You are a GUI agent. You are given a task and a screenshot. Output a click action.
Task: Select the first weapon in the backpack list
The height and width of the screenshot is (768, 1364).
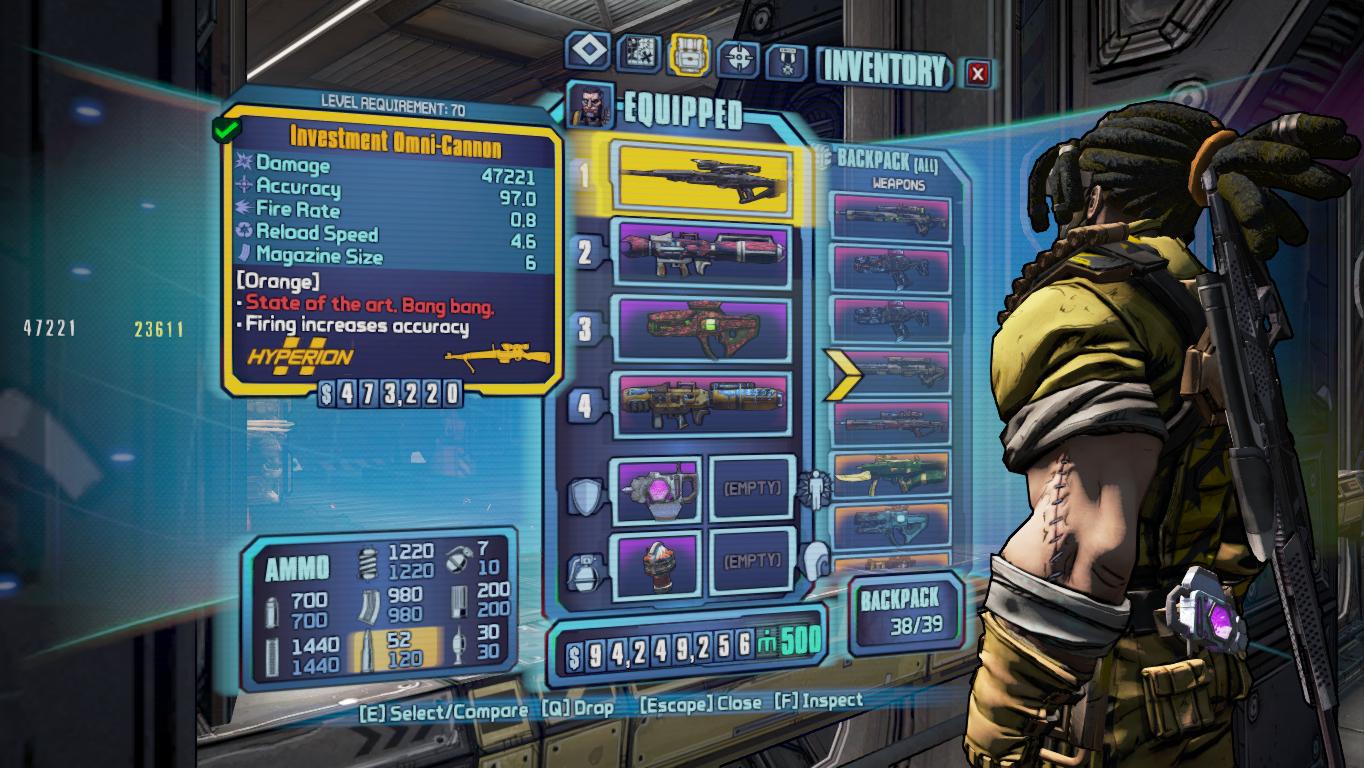(890, 218)
